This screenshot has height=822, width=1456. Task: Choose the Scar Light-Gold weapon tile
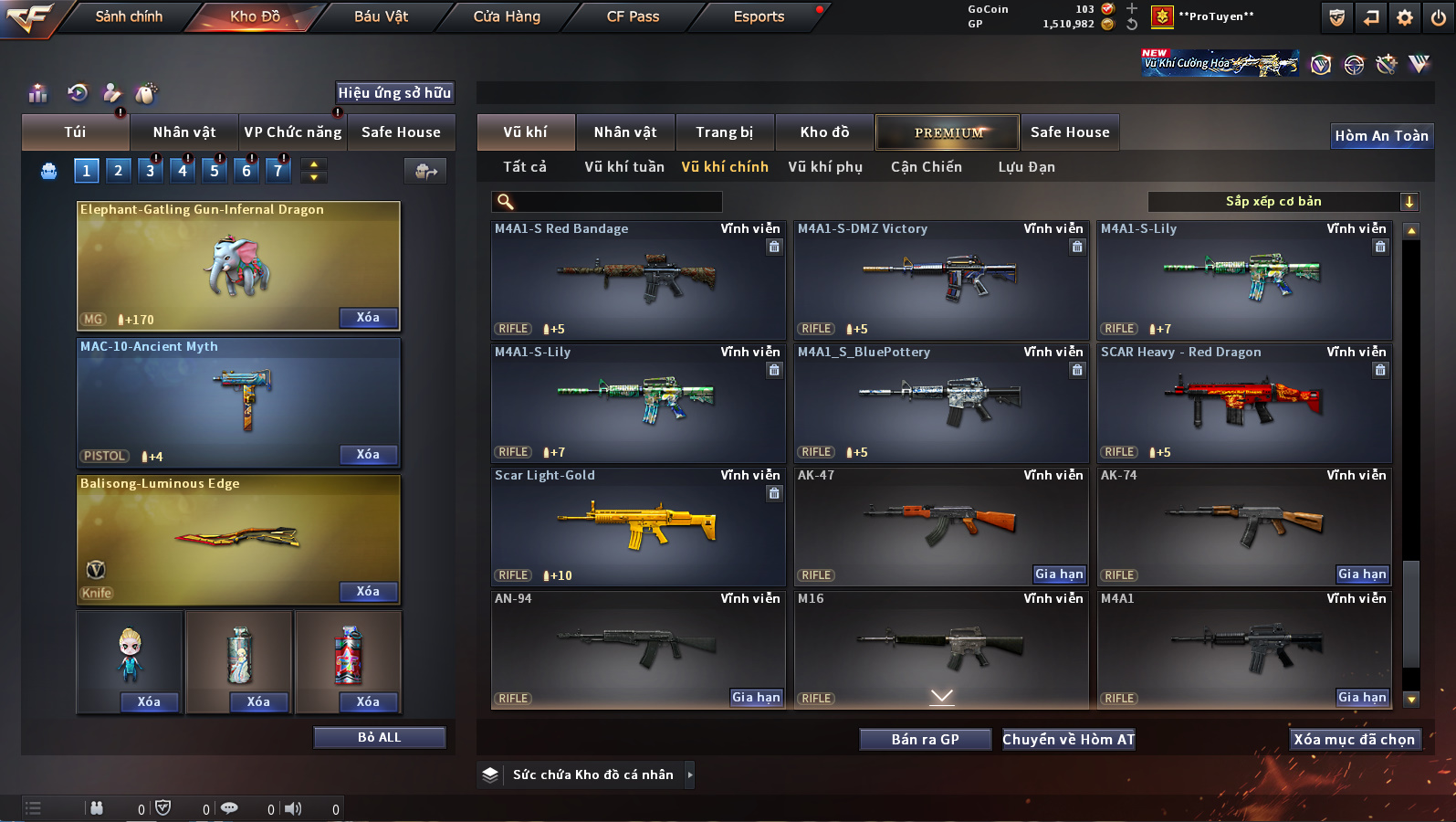coord(637,527)
